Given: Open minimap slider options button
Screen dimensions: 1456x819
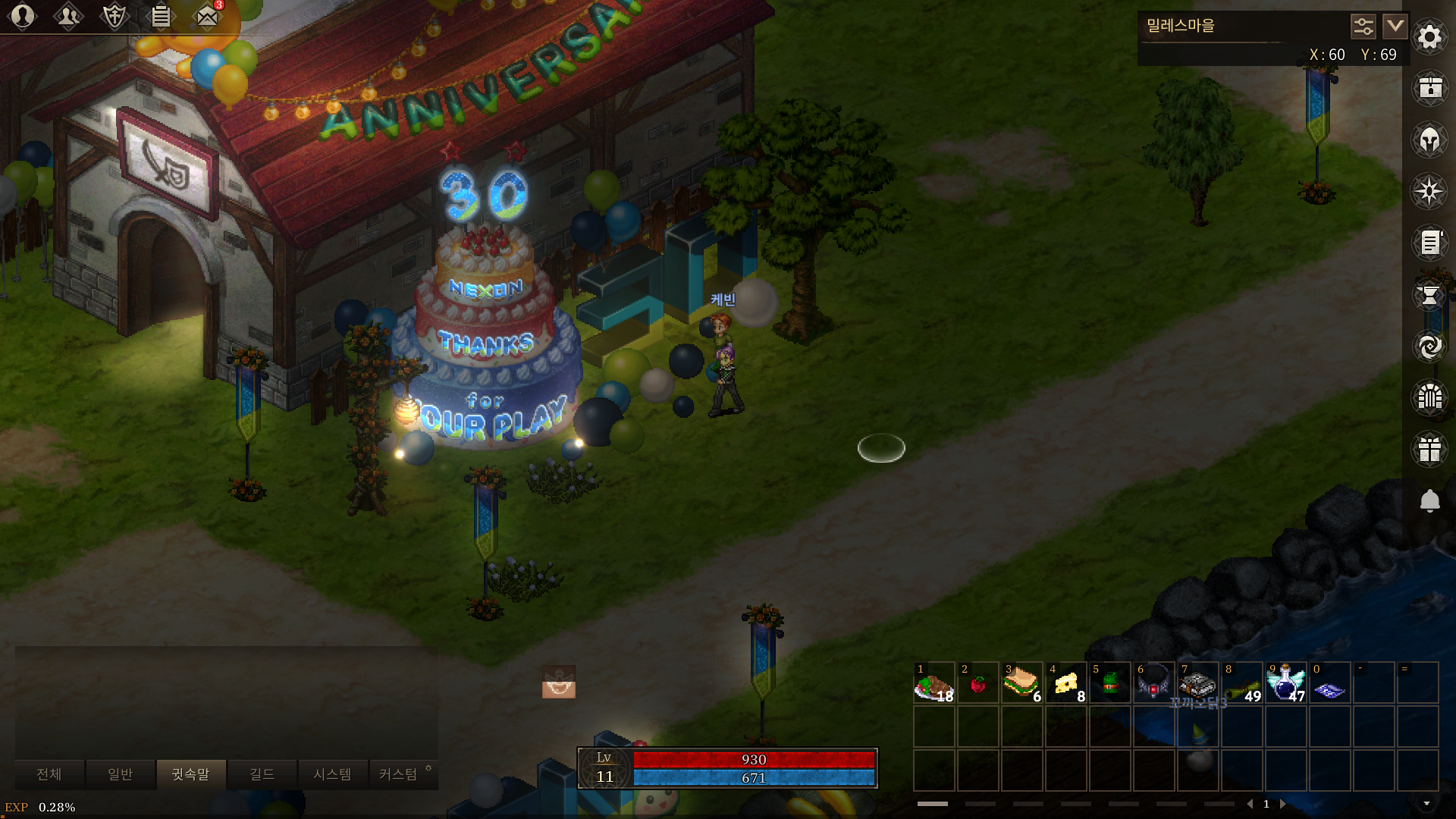Looking at the screenshot, I should coord(1363,27).
